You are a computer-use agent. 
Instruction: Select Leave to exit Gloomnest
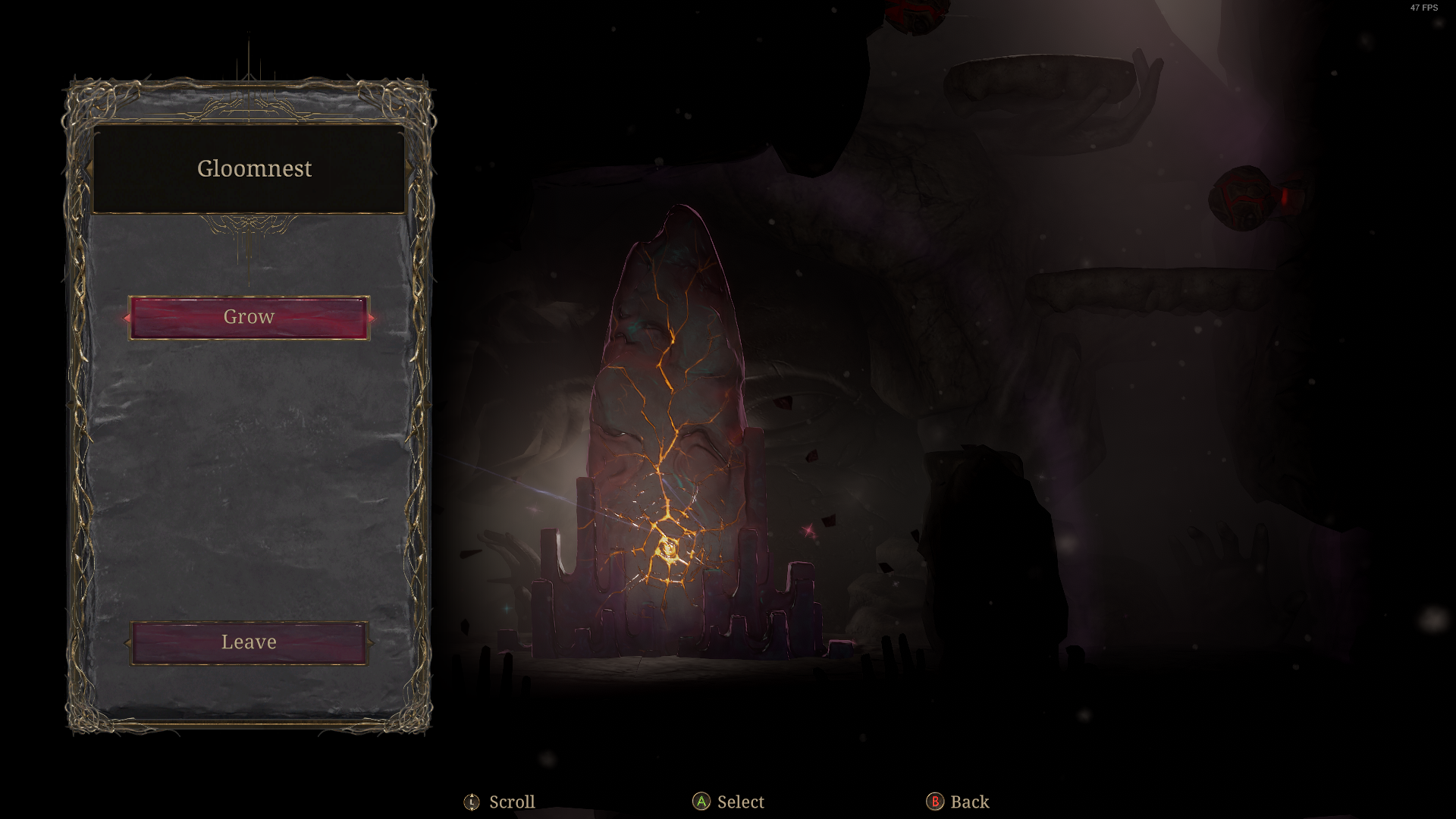tap(249, 642)
